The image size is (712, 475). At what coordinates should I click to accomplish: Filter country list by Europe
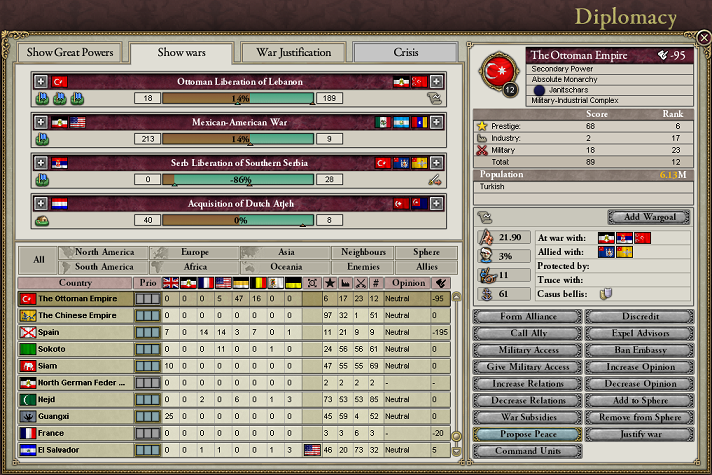pos(195,253)
